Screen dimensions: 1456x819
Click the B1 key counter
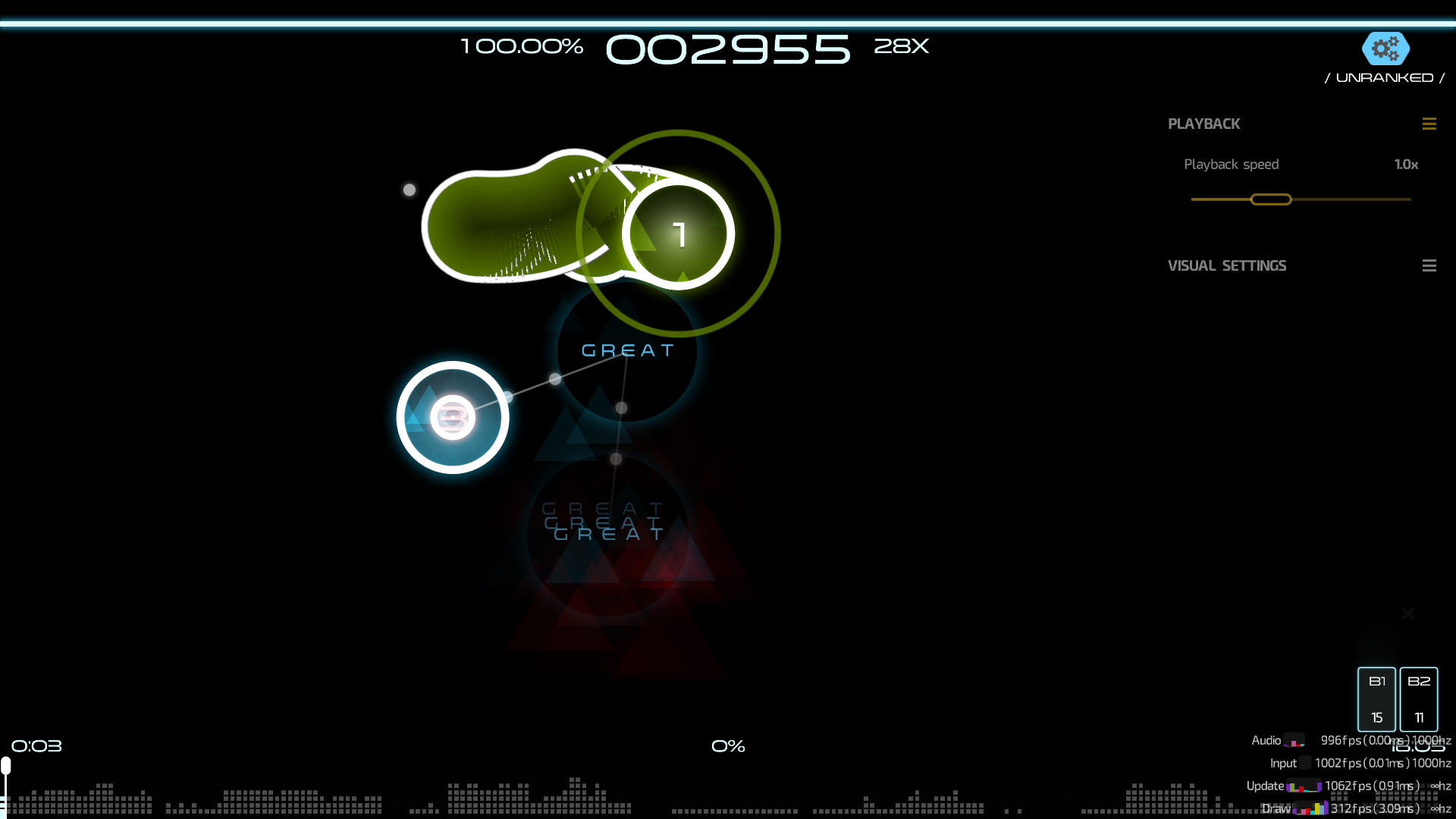(x=1377, y=699)
